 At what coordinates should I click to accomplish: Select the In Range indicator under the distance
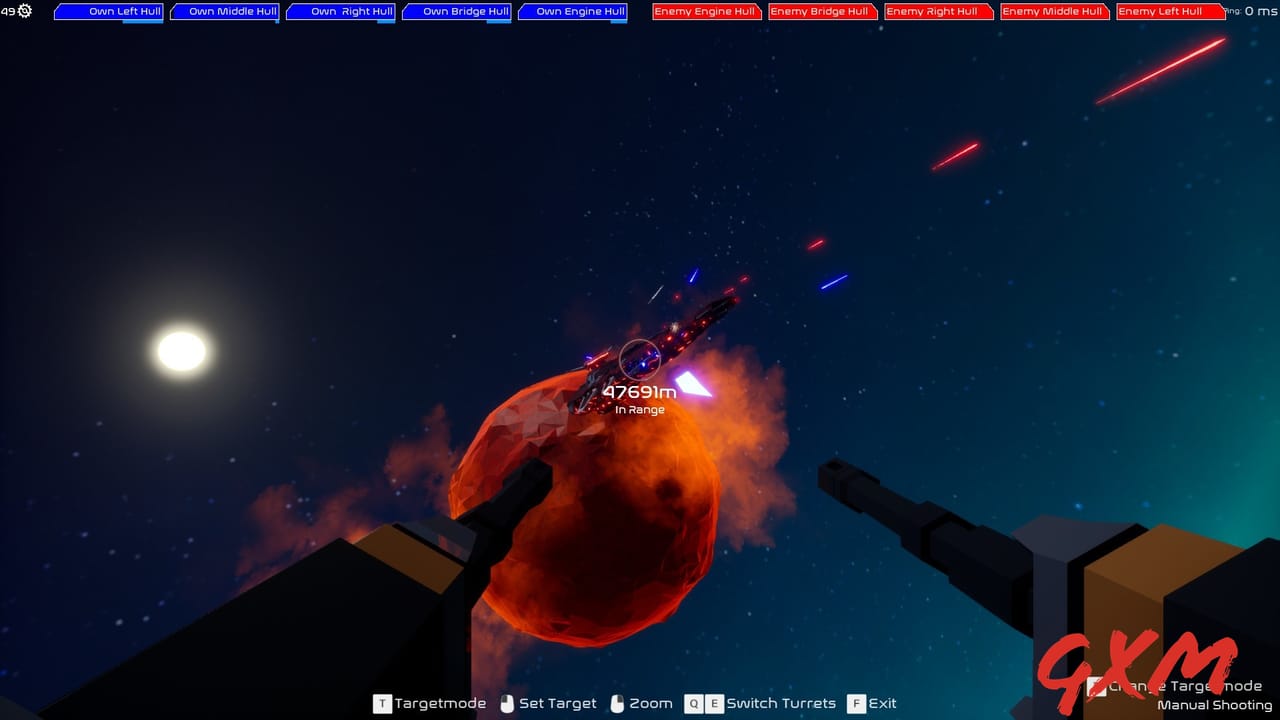pos(638,409)
